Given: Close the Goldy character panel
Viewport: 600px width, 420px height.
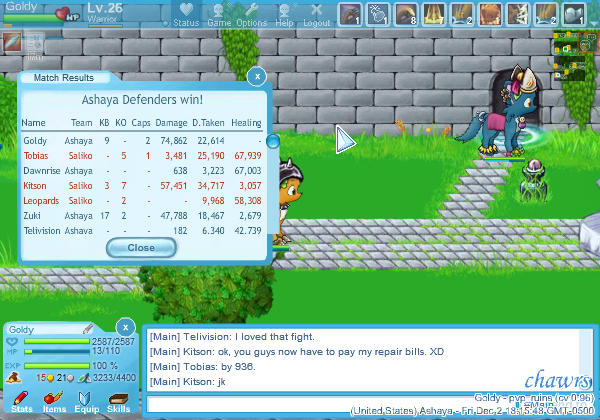Looking at the screenshot, I should click(124, 327).
